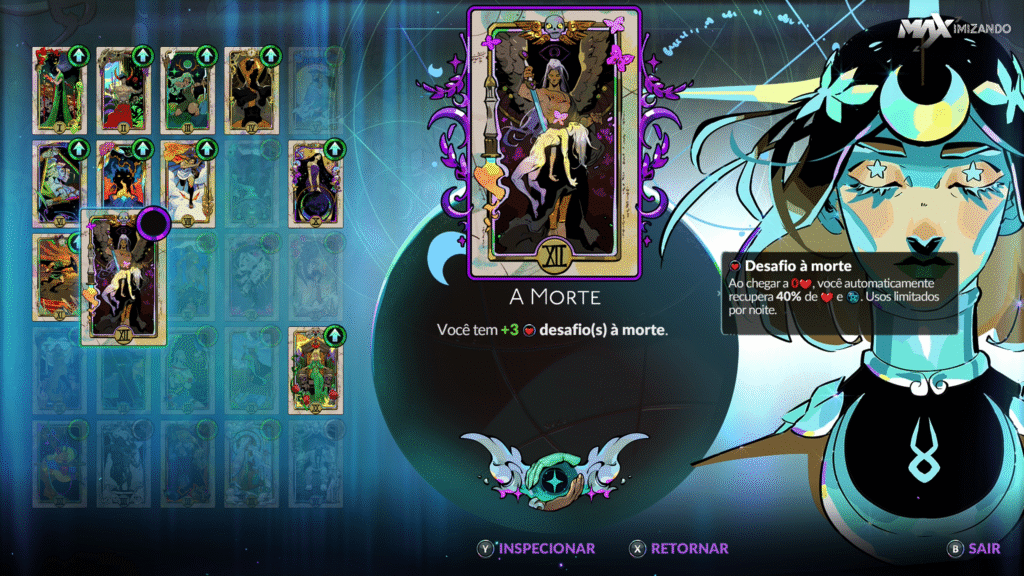Image resolution: width=1024 pixels, height=576 pixels.
Task: Click the highlighted A Morte card XII
Action: [123, 277]
